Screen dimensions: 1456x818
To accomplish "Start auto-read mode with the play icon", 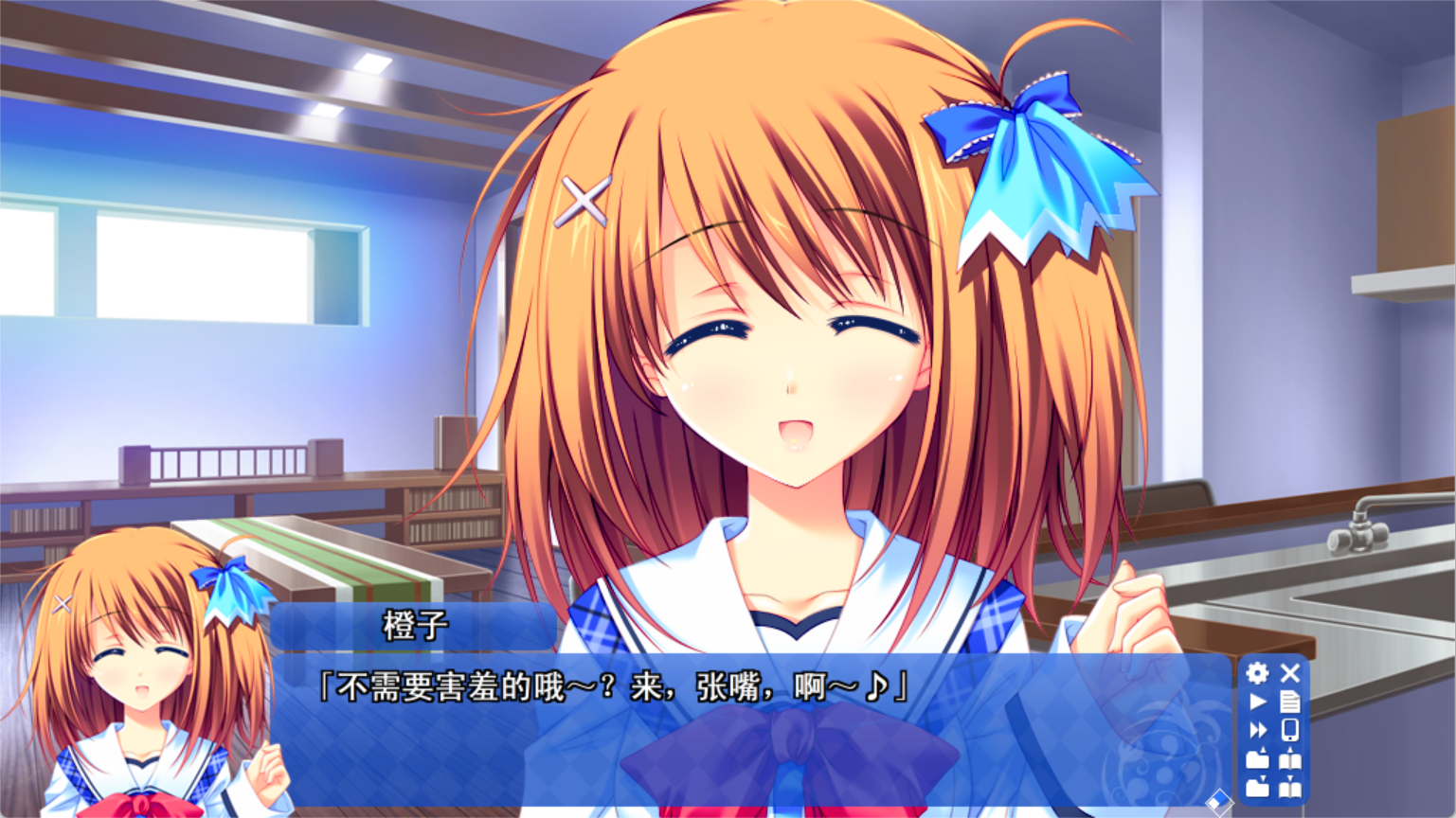I will coord(1258,702).
